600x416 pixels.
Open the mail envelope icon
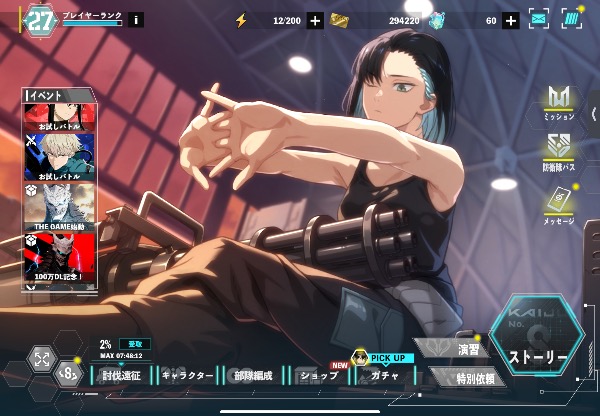[x=539, y=19]
